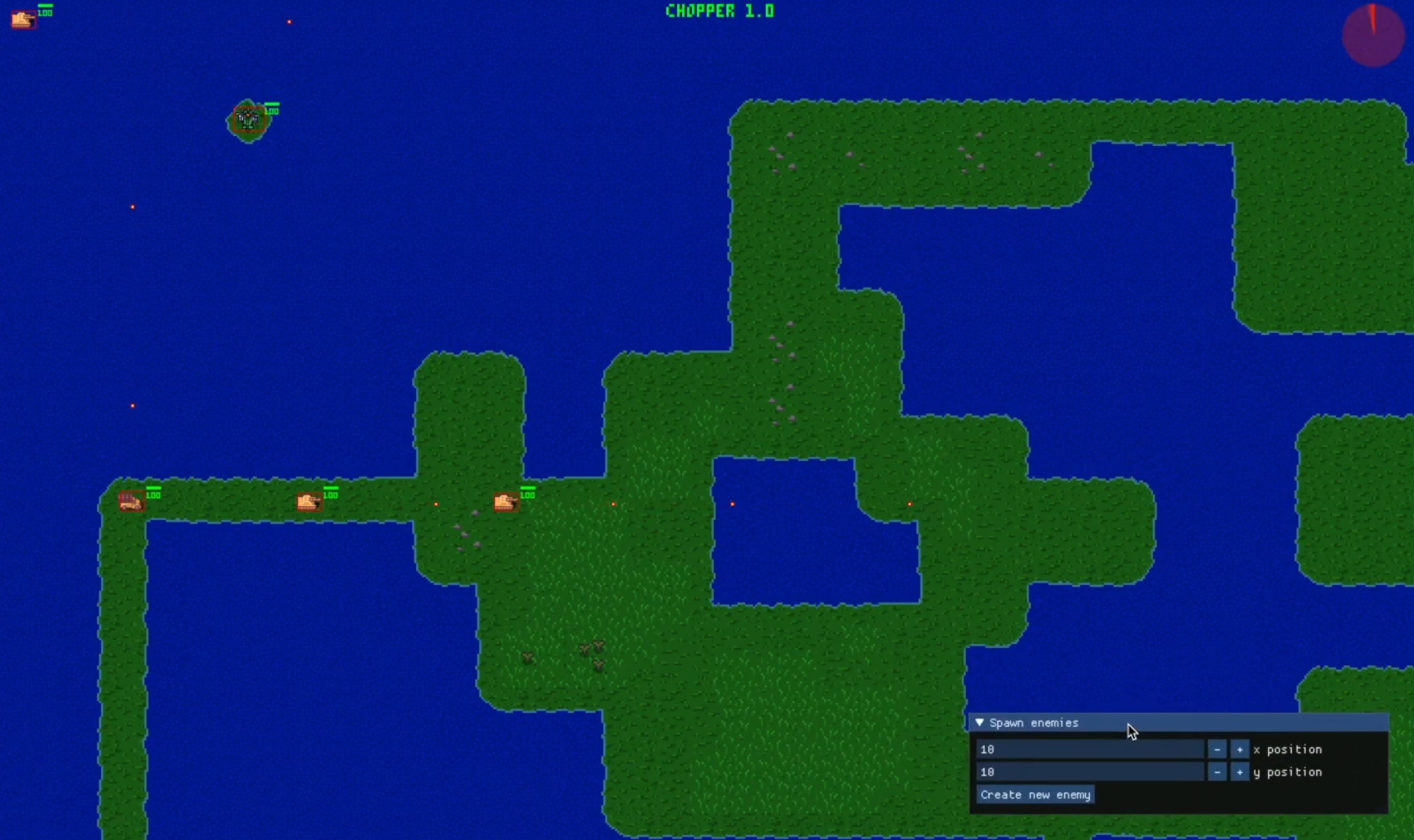Click the x position input field
1414x840 pixels.
(1089, 749)
